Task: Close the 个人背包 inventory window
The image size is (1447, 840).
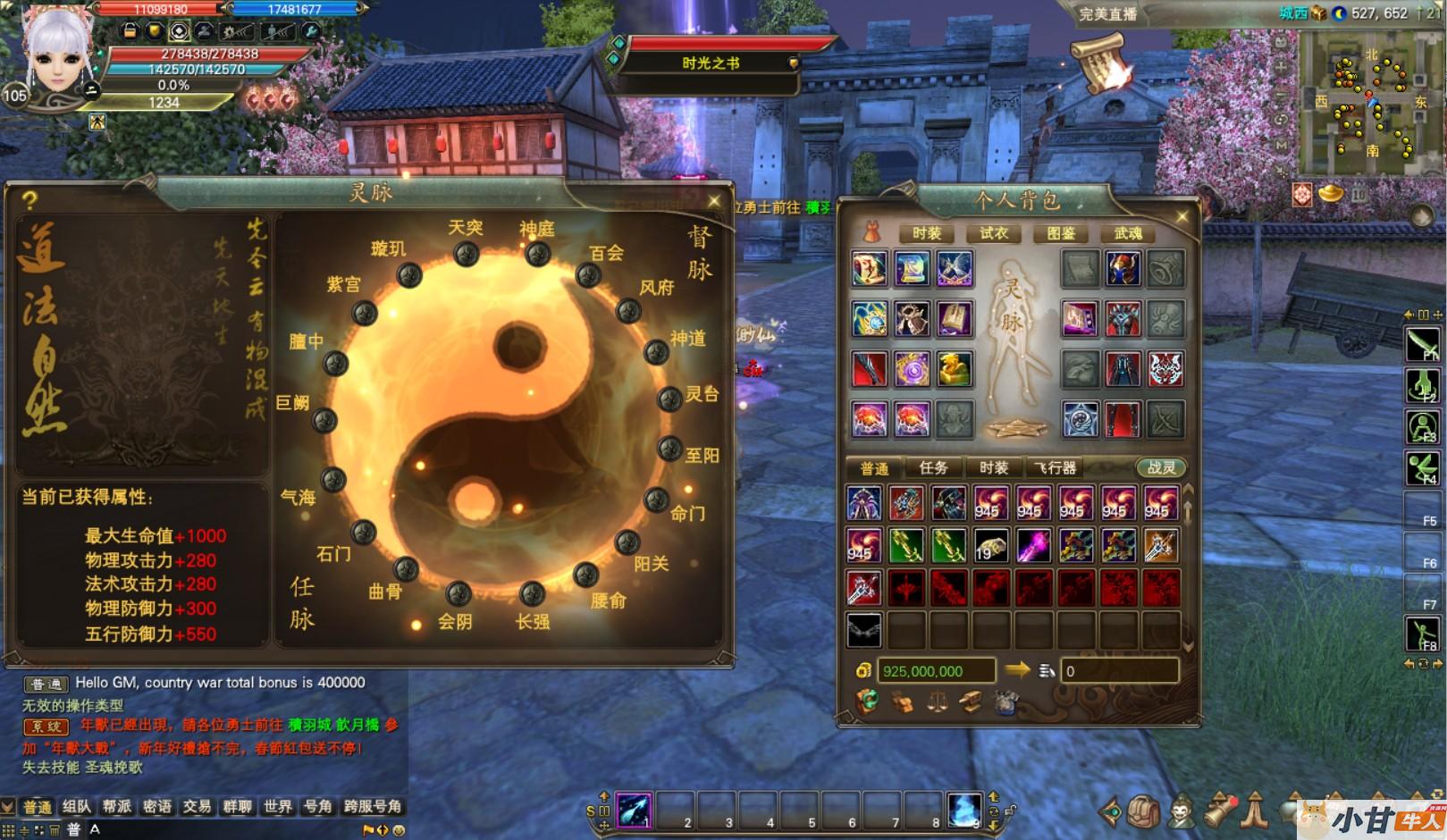Action: pos(1182,216)
